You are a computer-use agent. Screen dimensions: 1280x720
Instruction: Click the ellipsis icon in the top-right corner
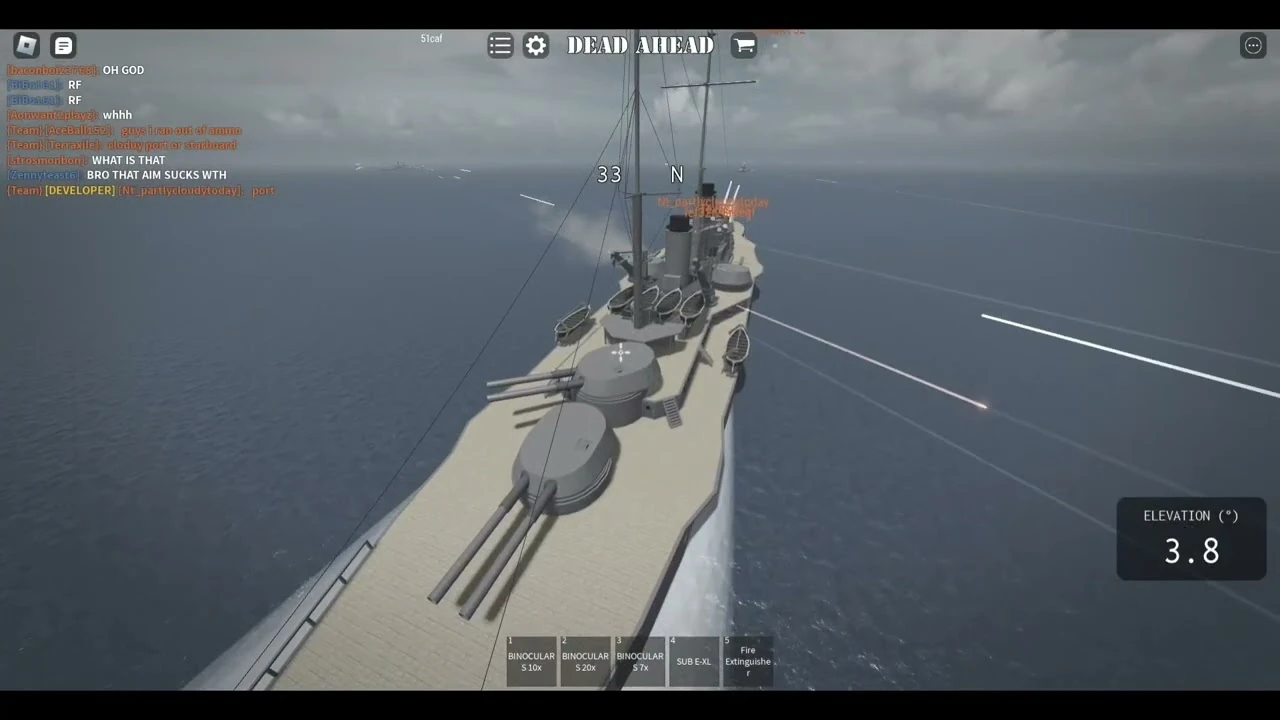click(1253, 45)
